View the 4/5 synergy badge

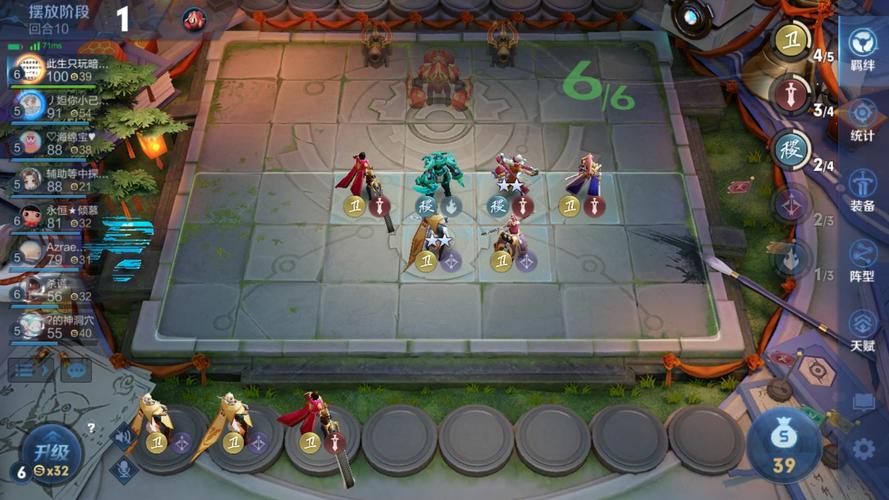pos(792,43)
